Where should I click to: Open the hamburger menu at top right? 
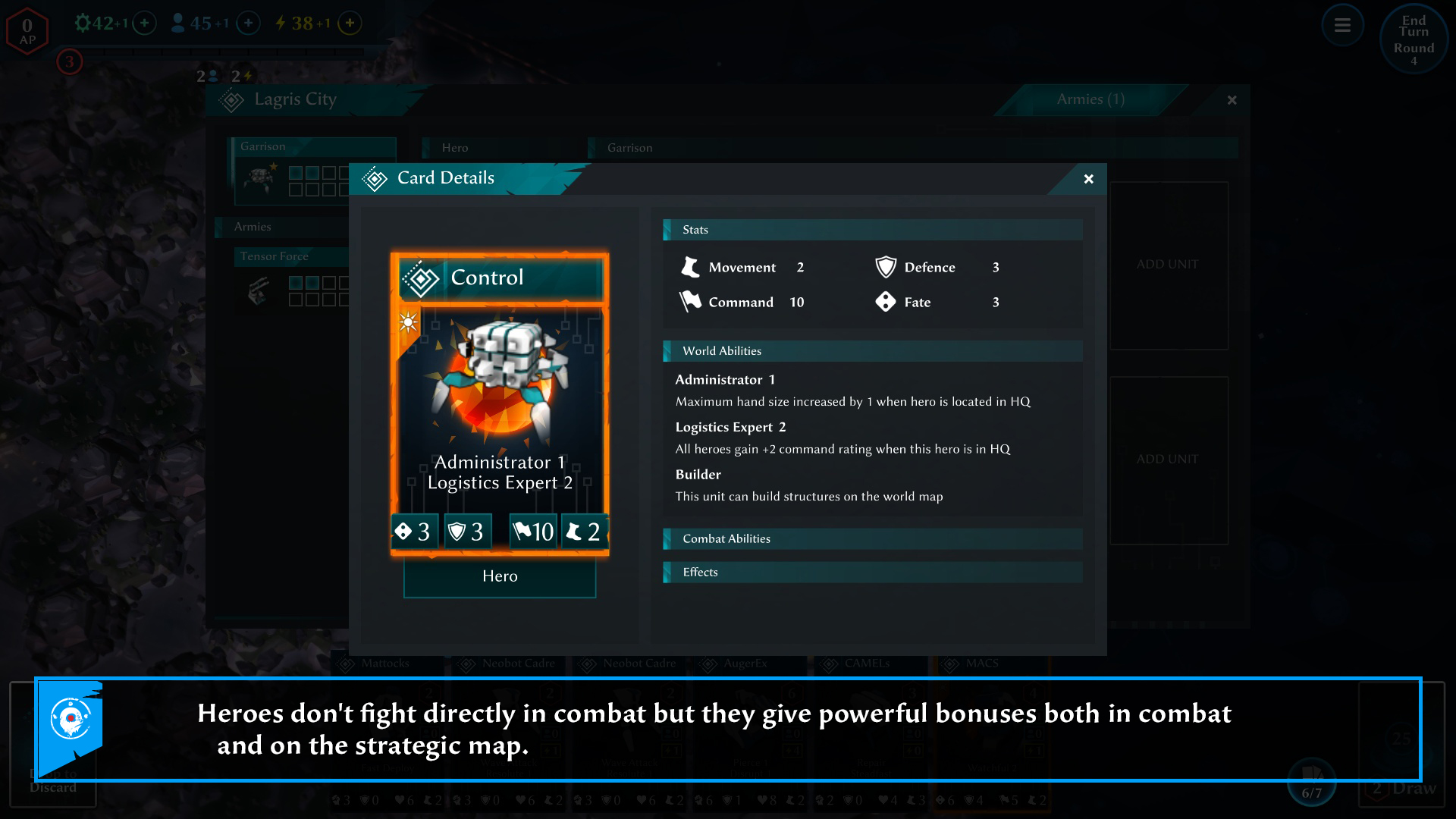coord(1342,25)
